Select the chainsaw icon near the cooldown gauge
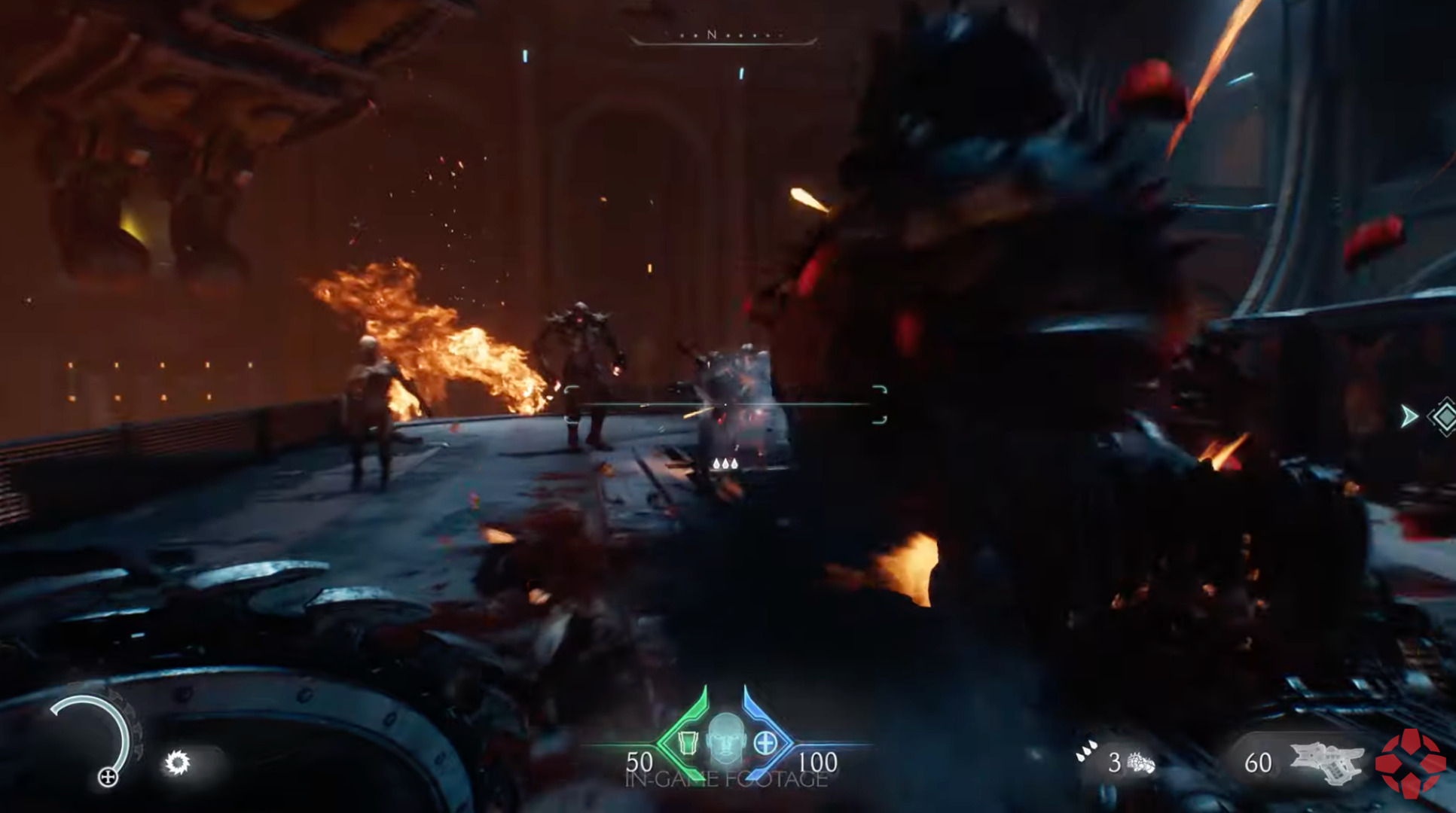This screenshot has height=813, width=1456. click(x=178, y=763)
